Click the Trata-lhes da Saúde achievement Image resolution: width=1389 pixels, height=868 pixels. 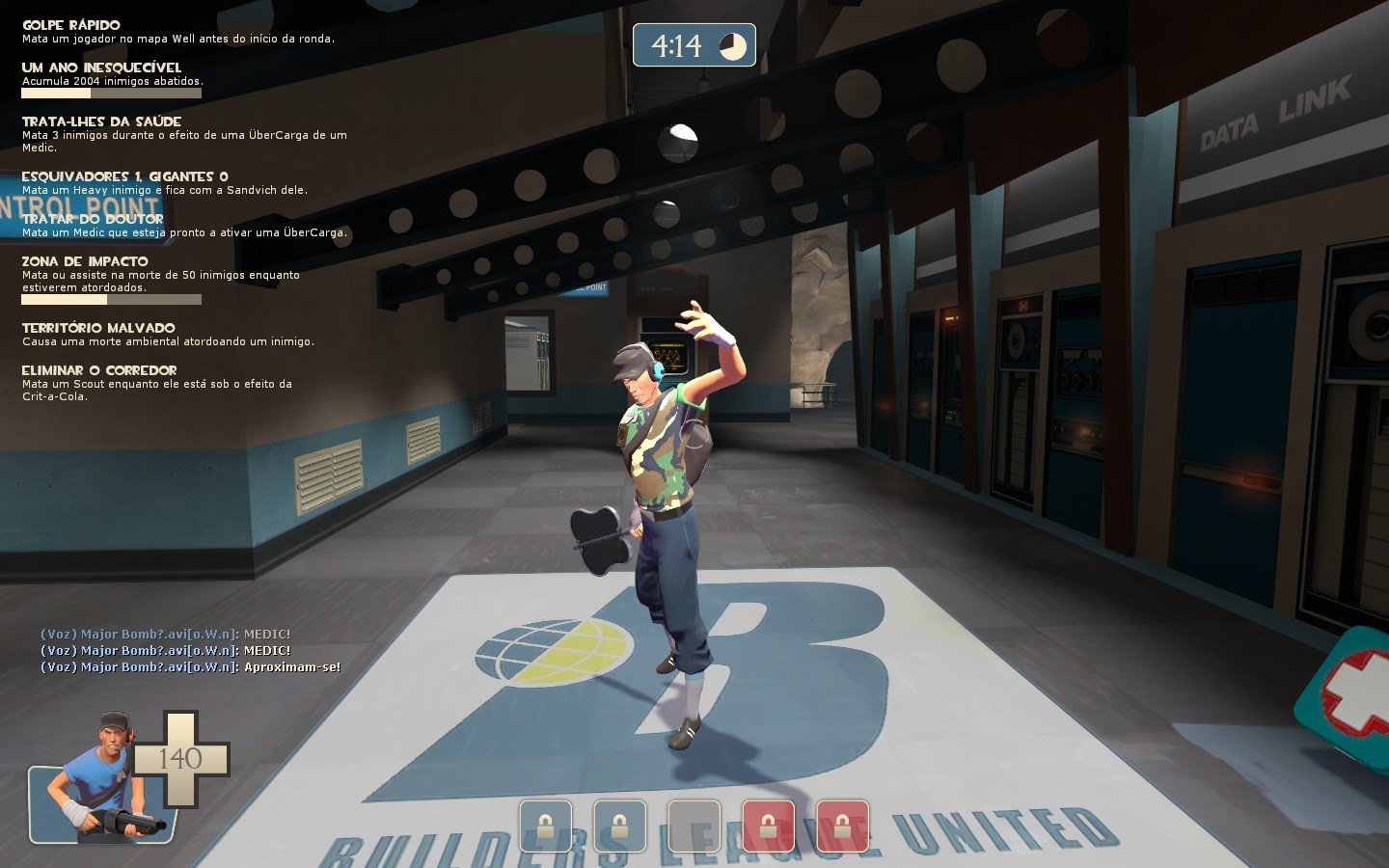(101, 122)
